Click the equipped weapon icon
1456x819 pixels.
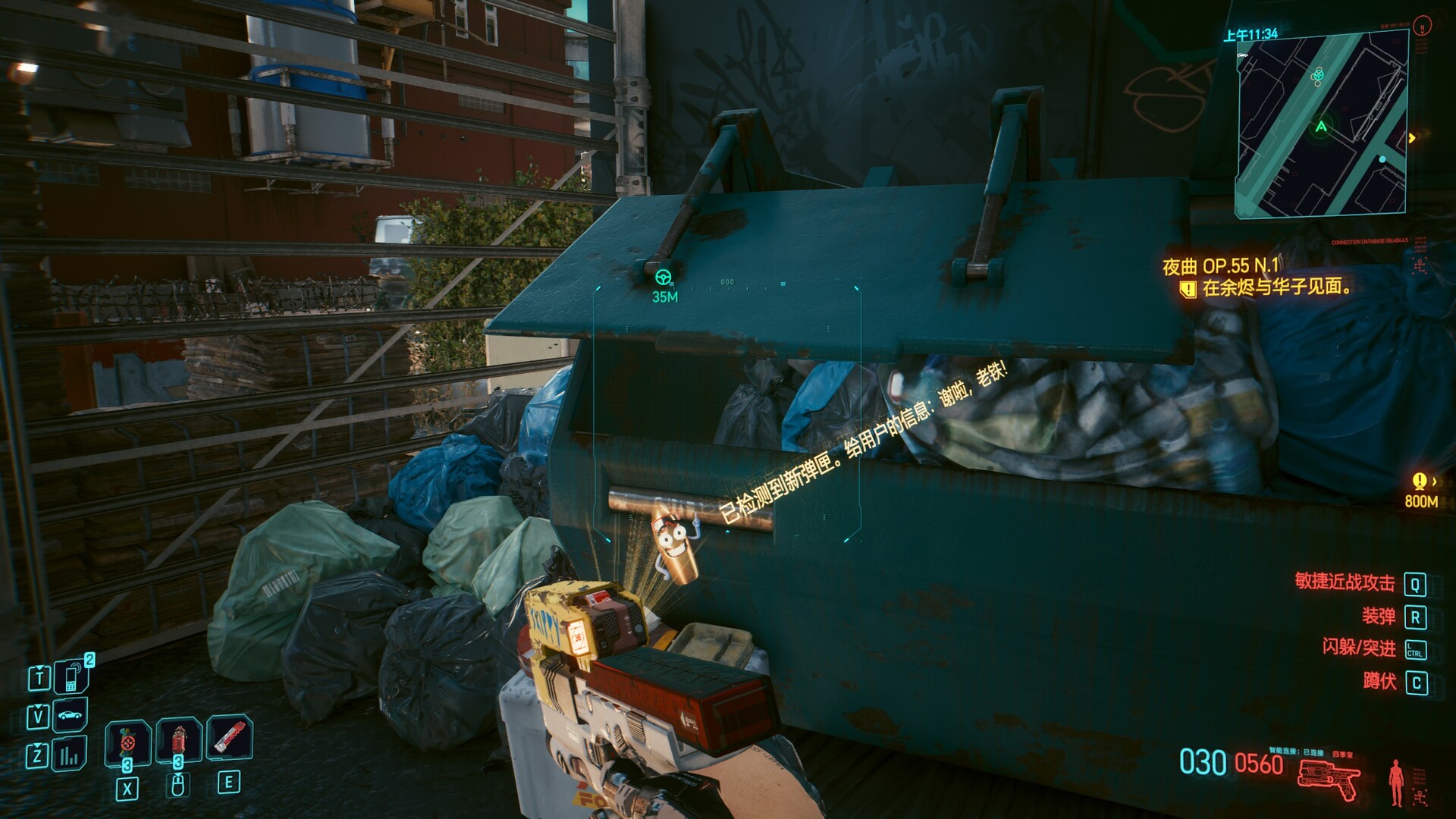point(1329,779)
